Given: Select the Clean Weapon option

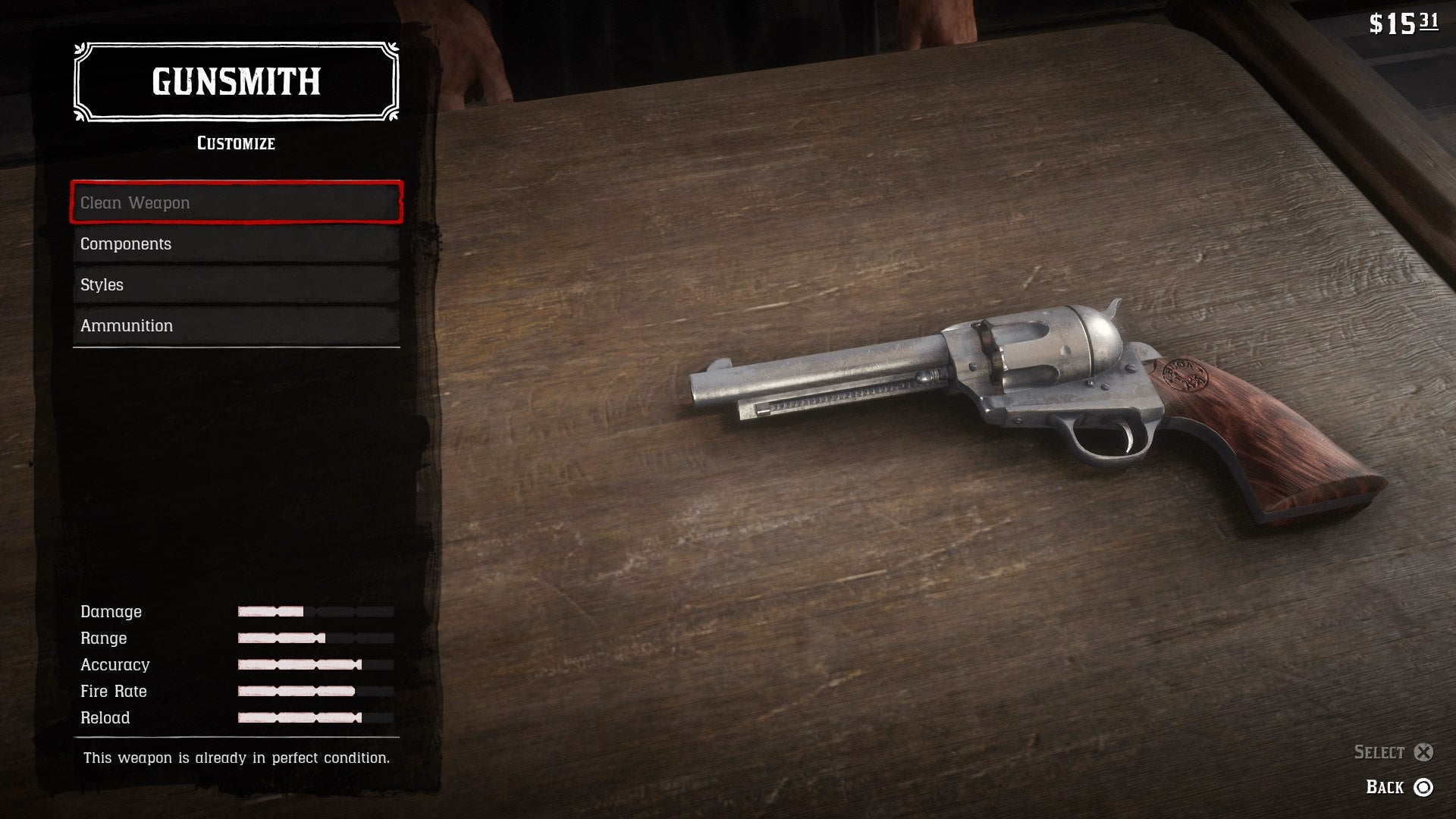Looking at the screenshot, I should 236,202.
